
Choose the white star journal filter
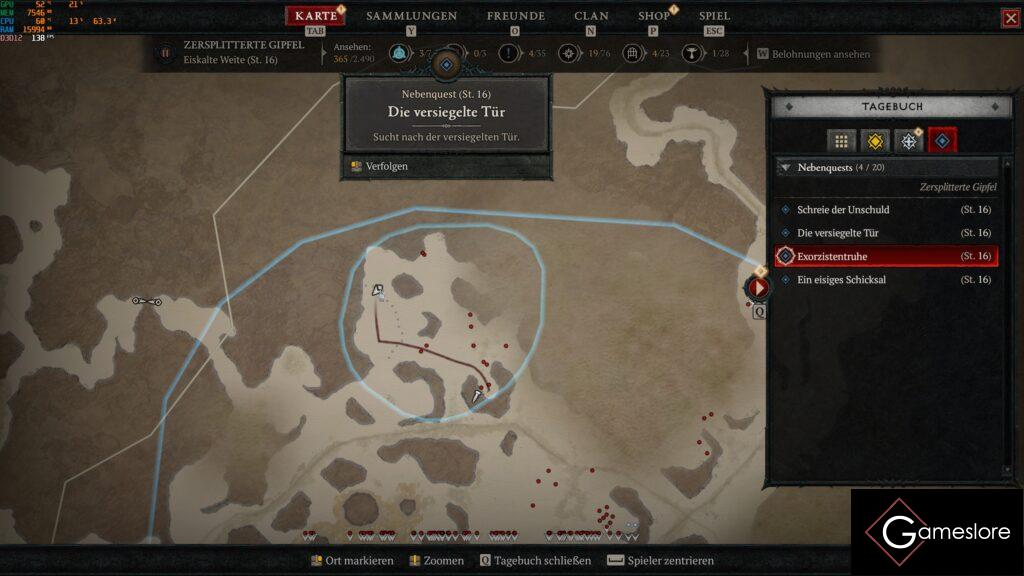[908, 141]
